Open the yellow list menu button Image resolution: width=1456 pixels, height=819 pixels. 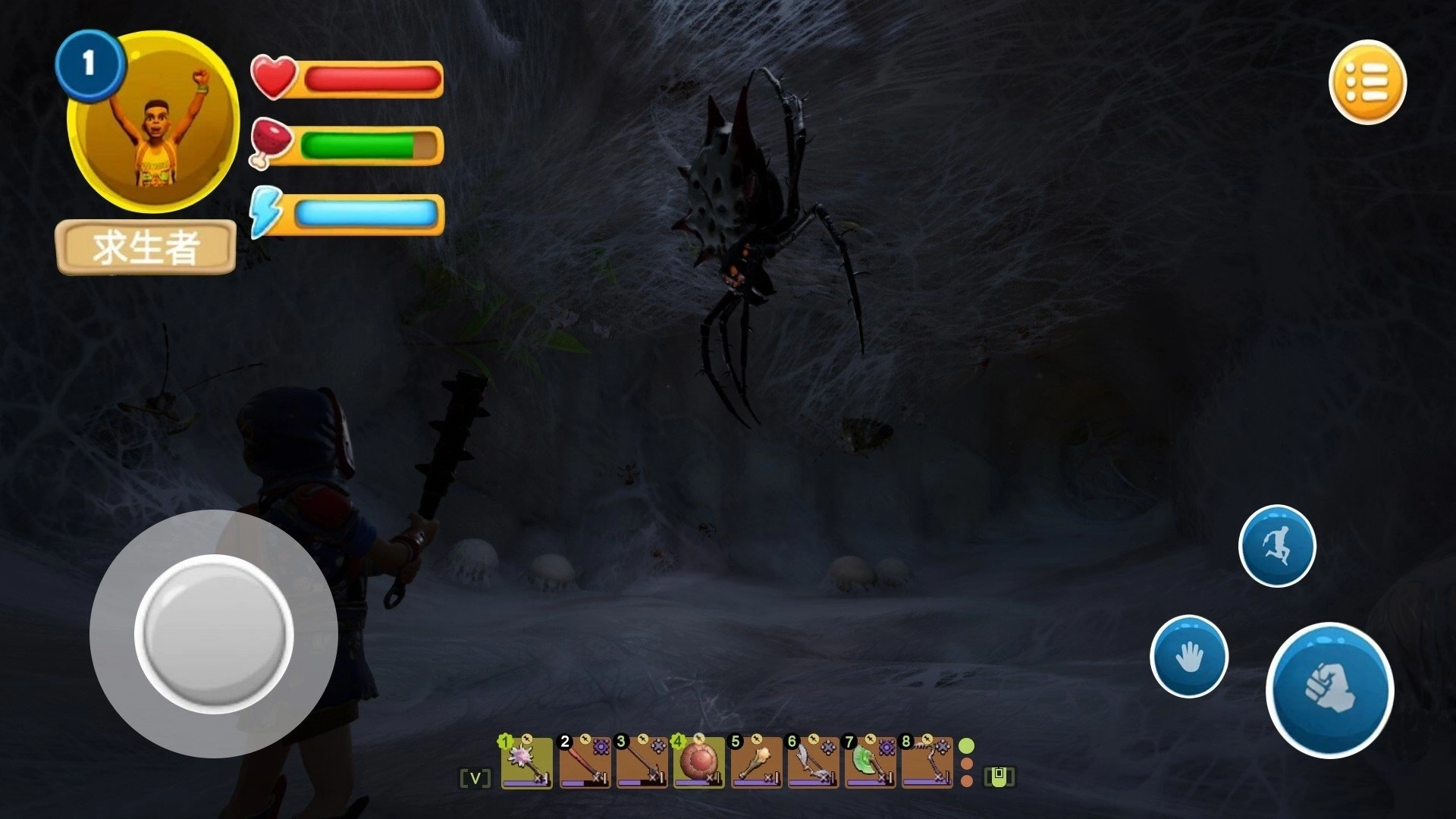coord(1367,81)
